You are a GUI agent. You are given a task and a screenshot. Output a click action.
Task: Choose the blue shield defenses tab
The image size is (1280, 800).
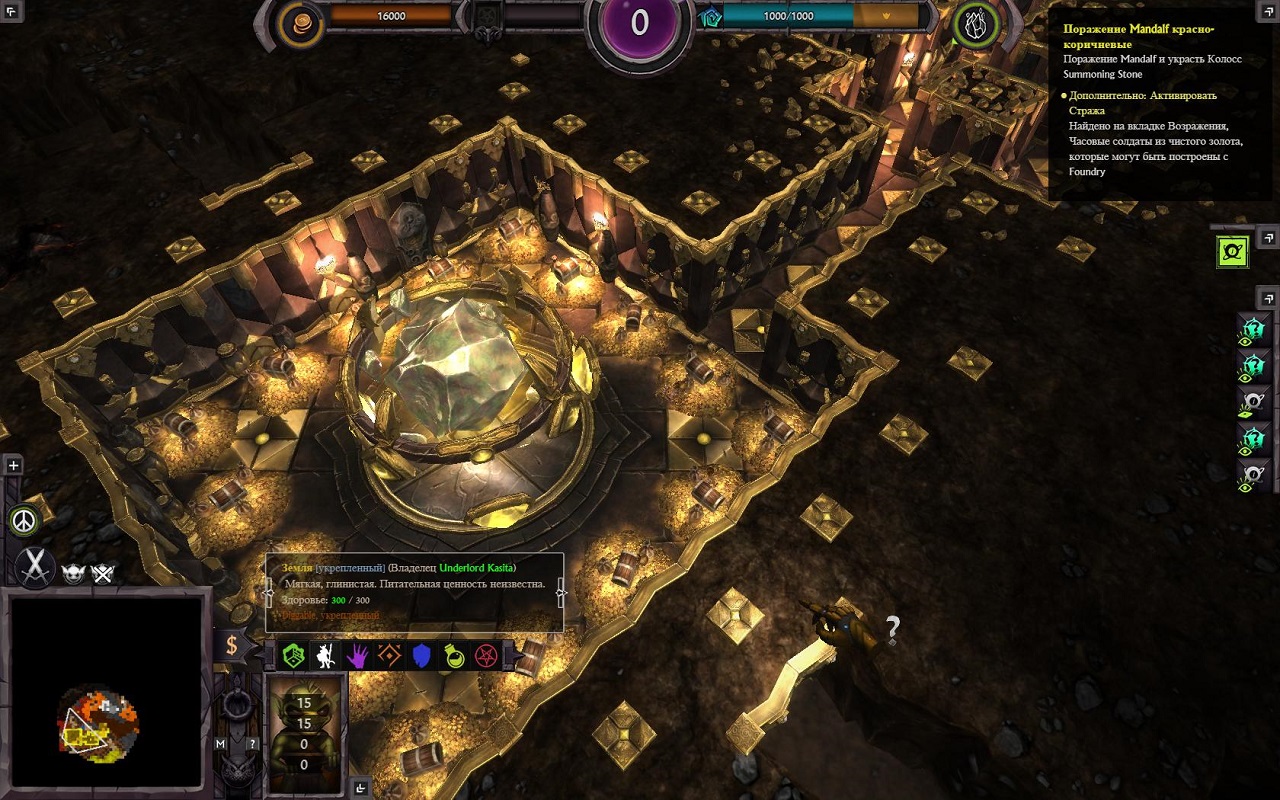click(x=422, y=656)
